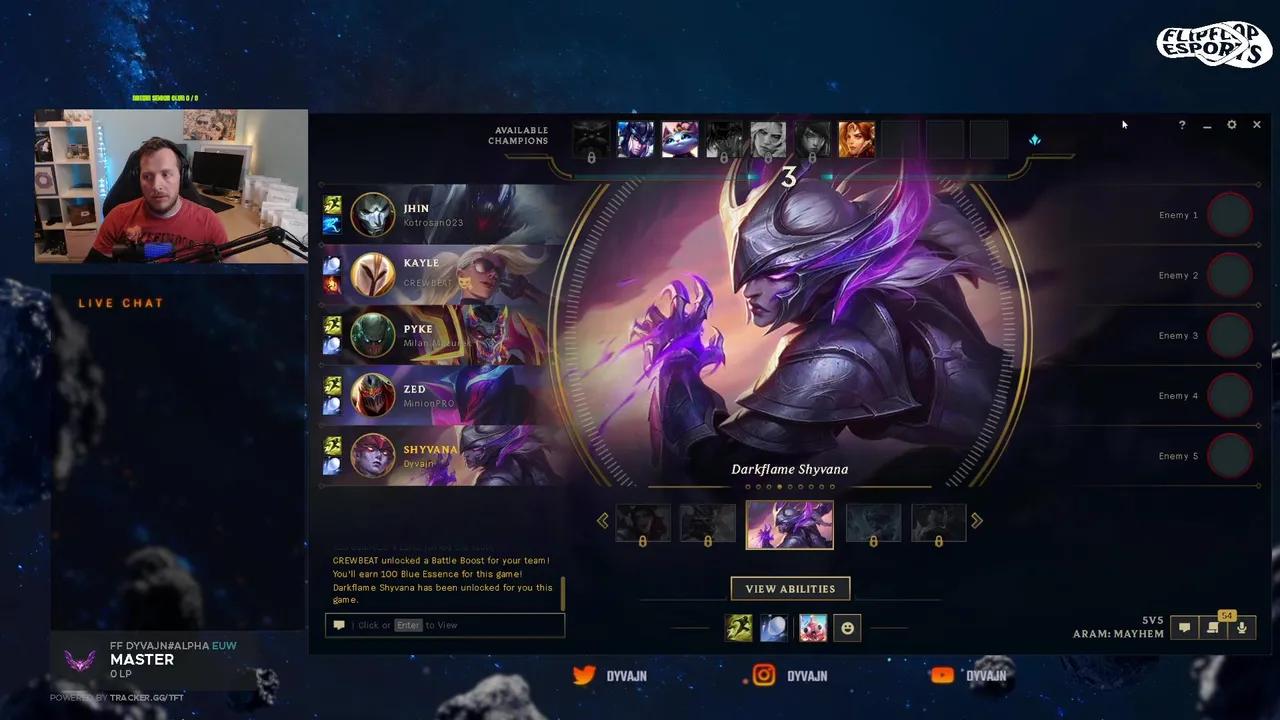Open the emote selector smiley icon
The height and width of the screenshot is (720, 1280).
847,627
